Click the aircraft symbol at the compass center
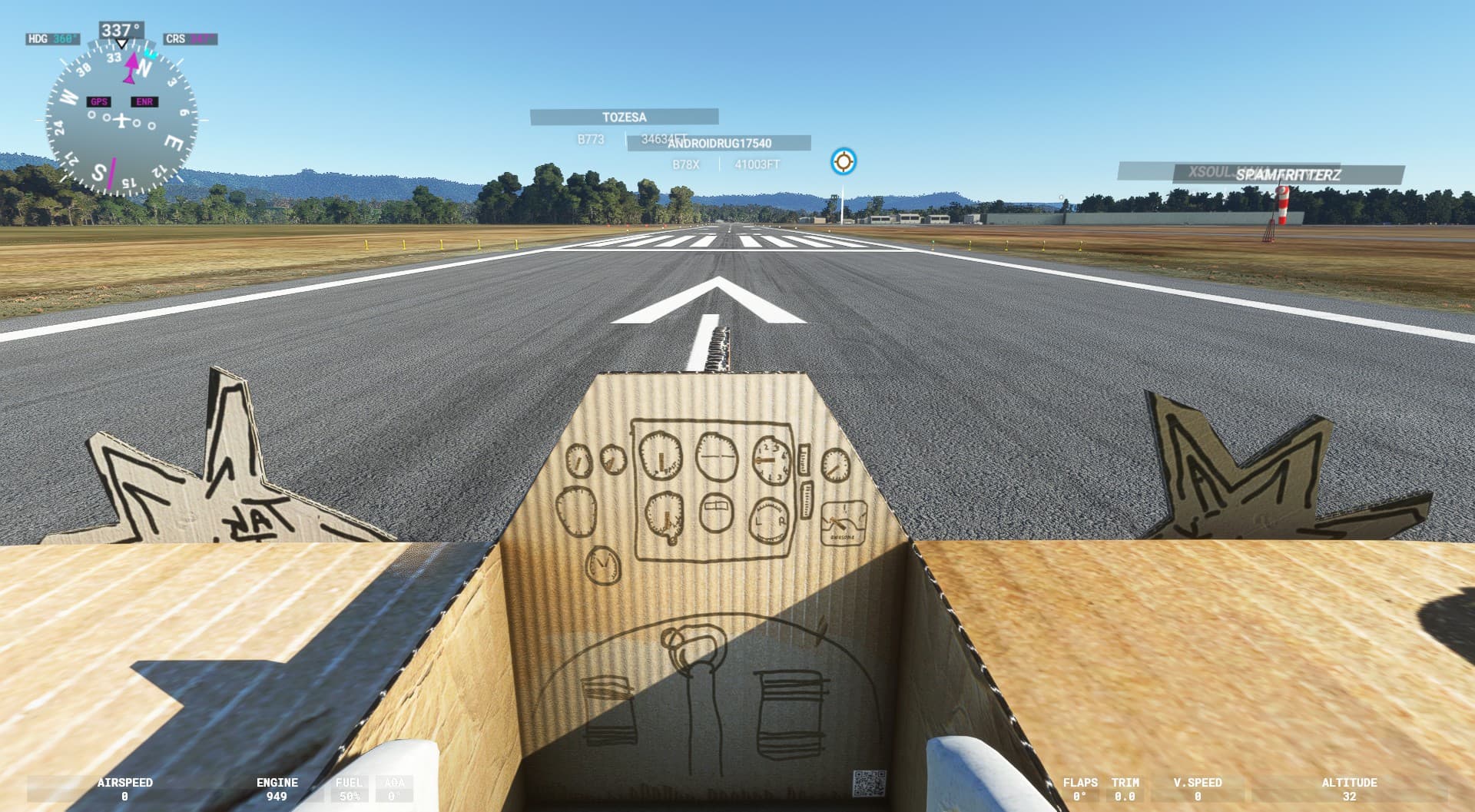The image size is (1475, 812). (x=121, y=119)
